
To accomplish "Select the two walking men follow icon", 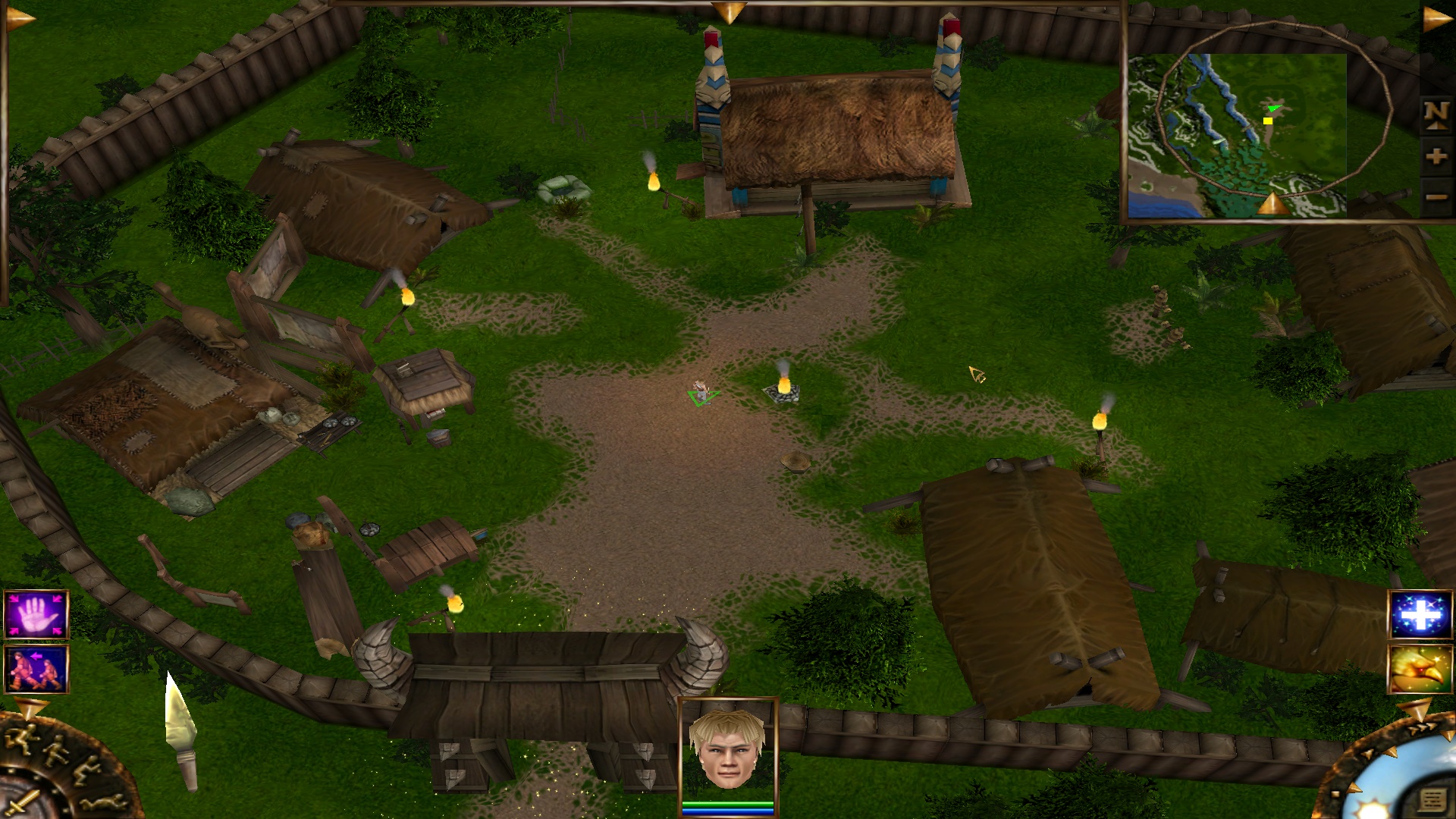I will [36, 669].
